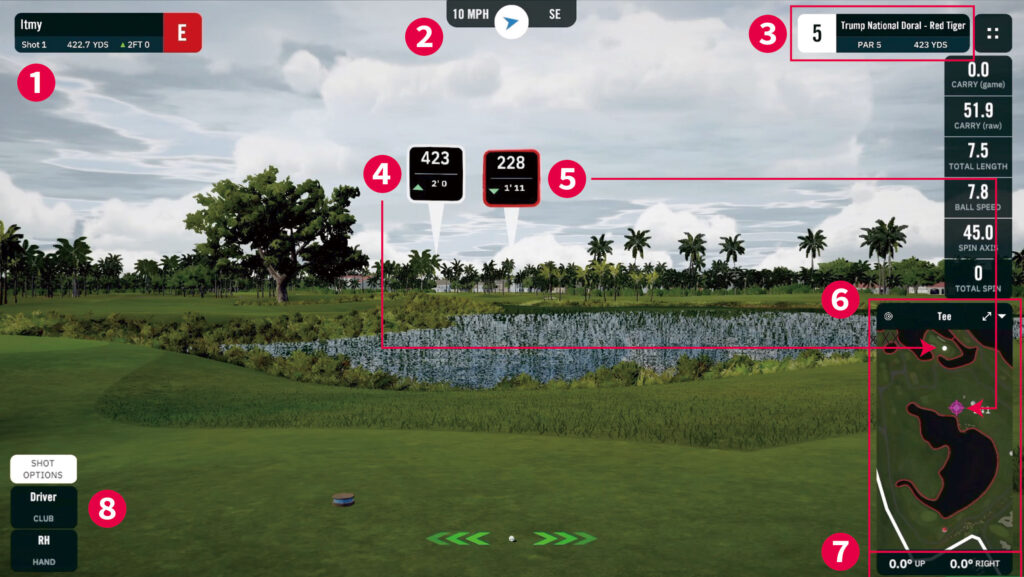Click the right green aim arrows
The height and width of the screenshot is (577, 1024).
point(565,539)
